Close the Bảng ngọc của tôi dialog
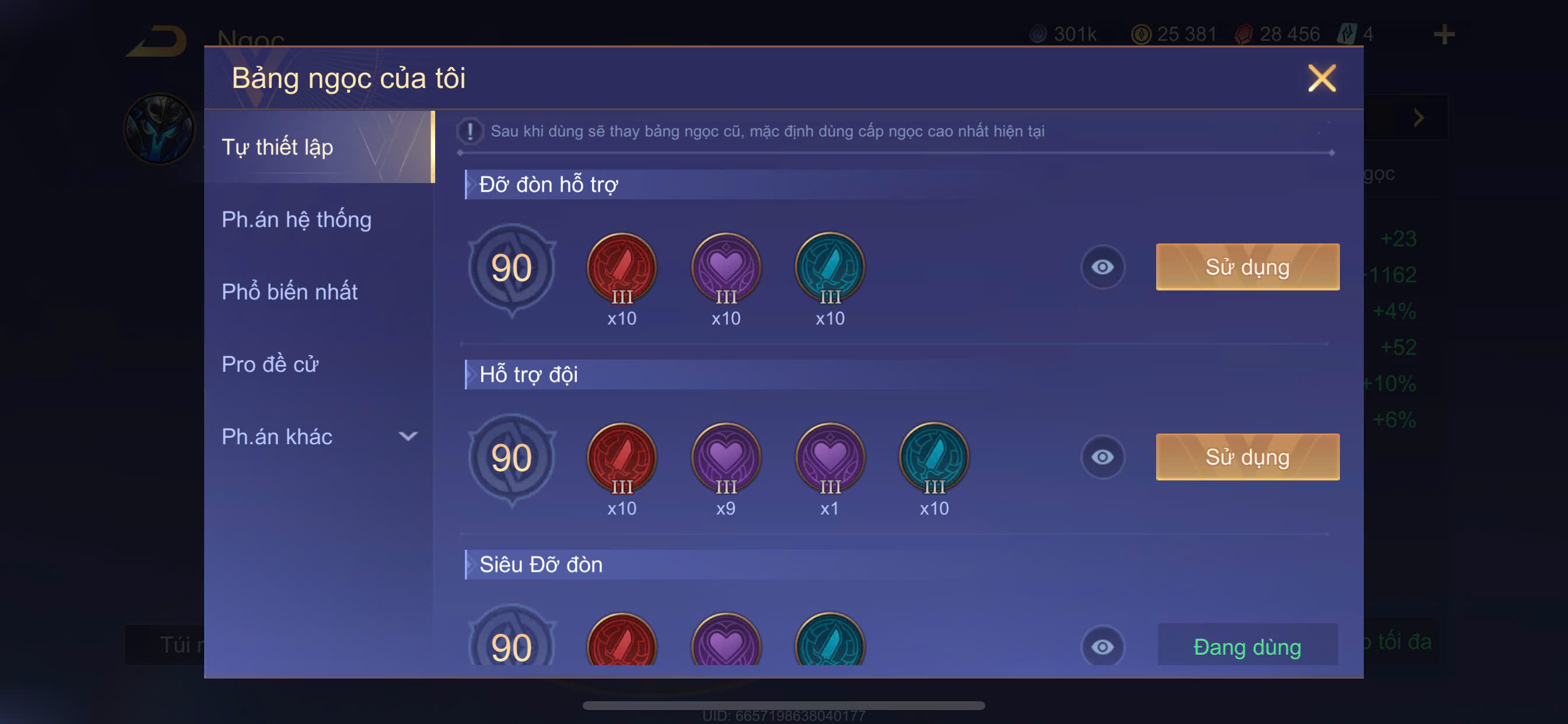This screenshot has height=724, width=1568. (x=1321, y=79)
